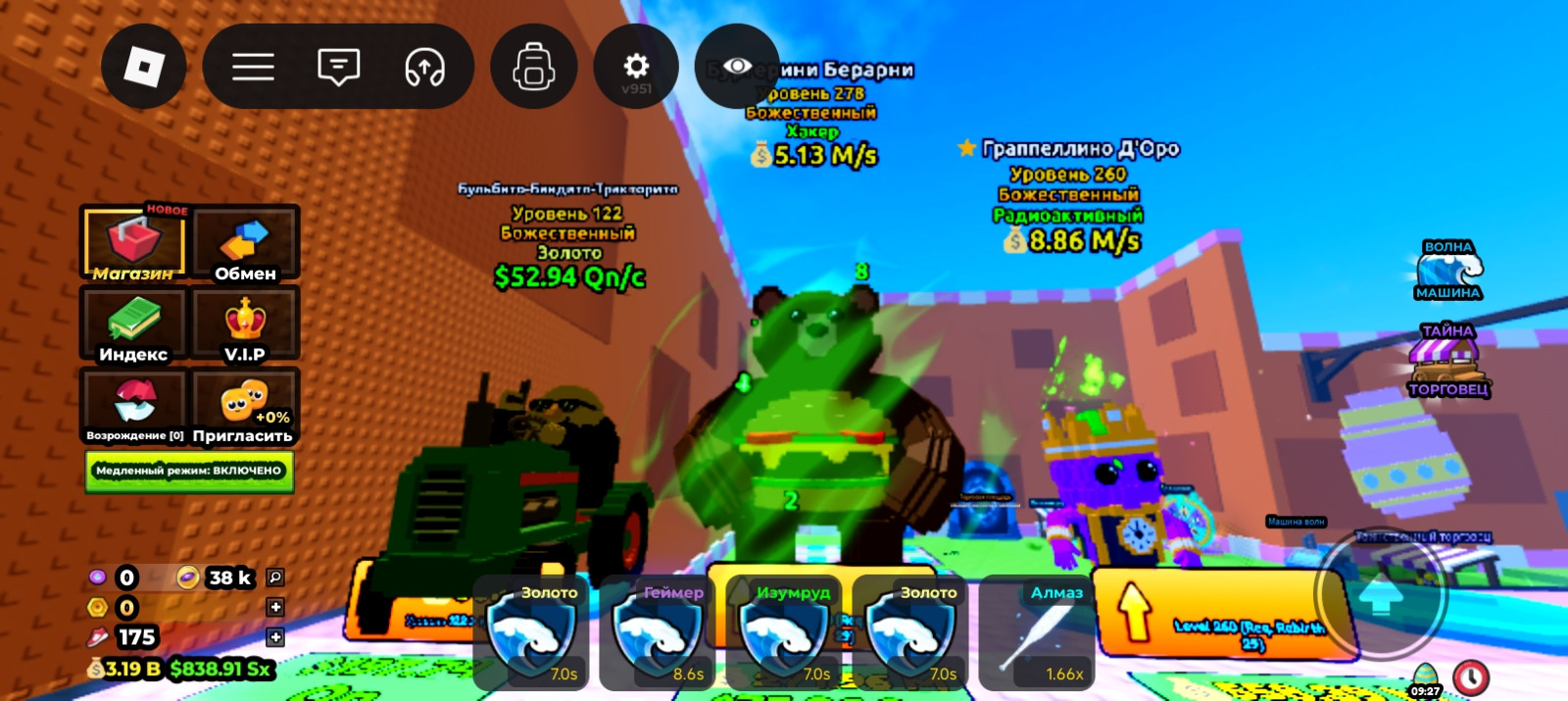Open the Волна Машина wave machine shortcut
Image resolution: width=1568 pixels, height=701 pixels.
click(x=1448, y=271)
